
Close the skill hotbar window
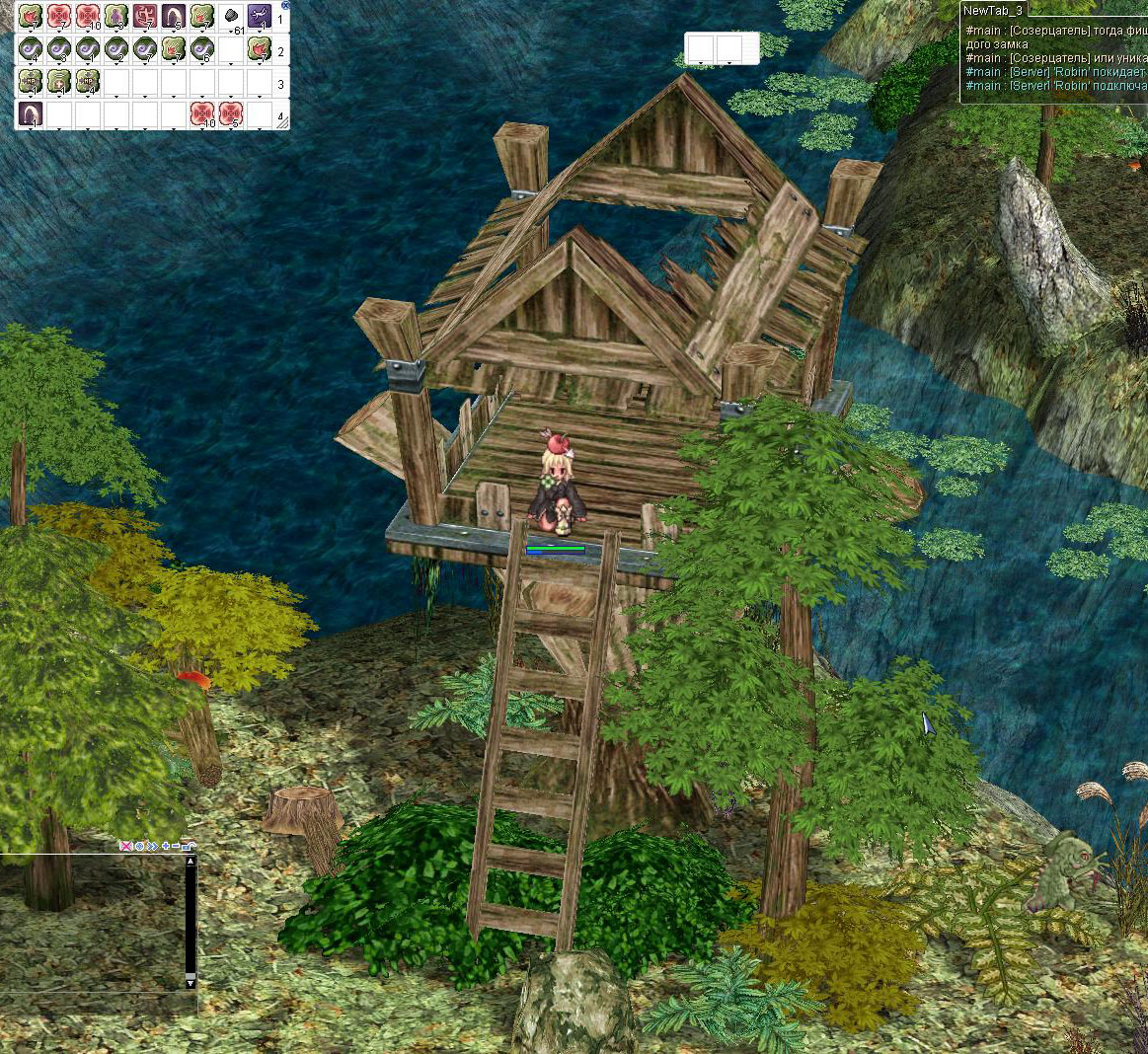click(286, 5)
